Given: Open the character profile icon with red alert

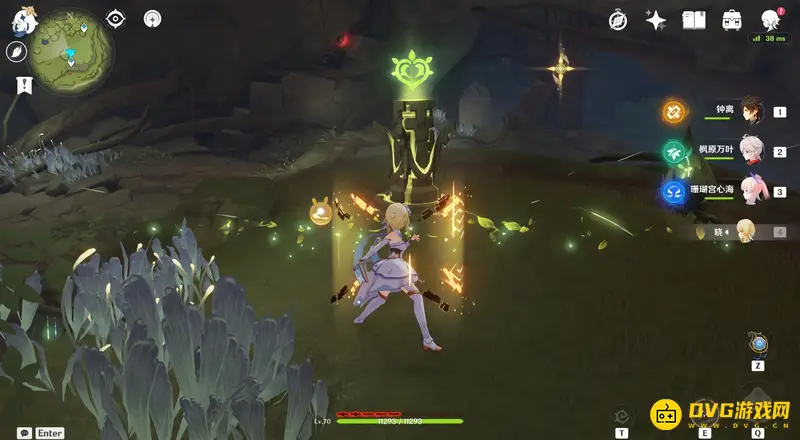Looking at the screenshot, I should [x=770, y=20].
